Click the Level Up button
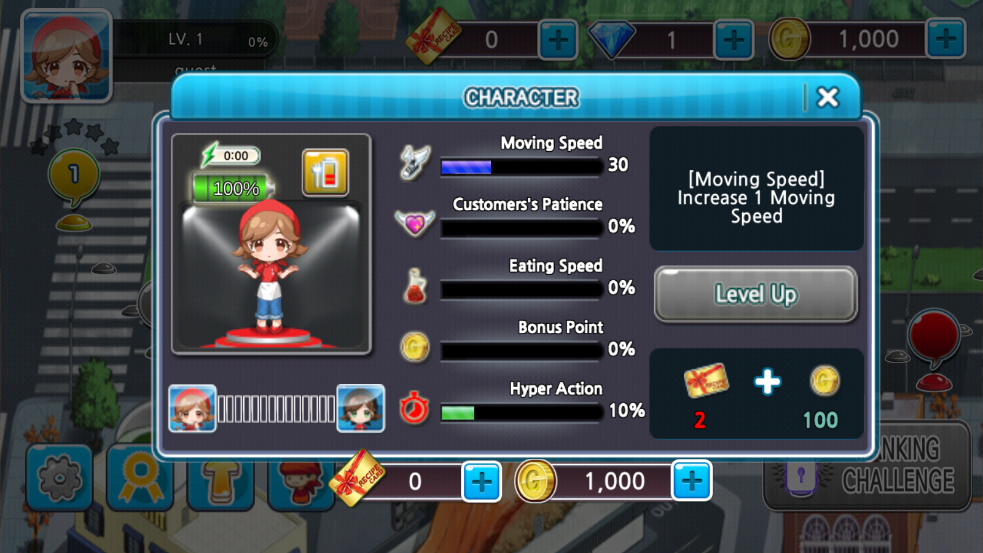983x553 pixels. (755, 294)
